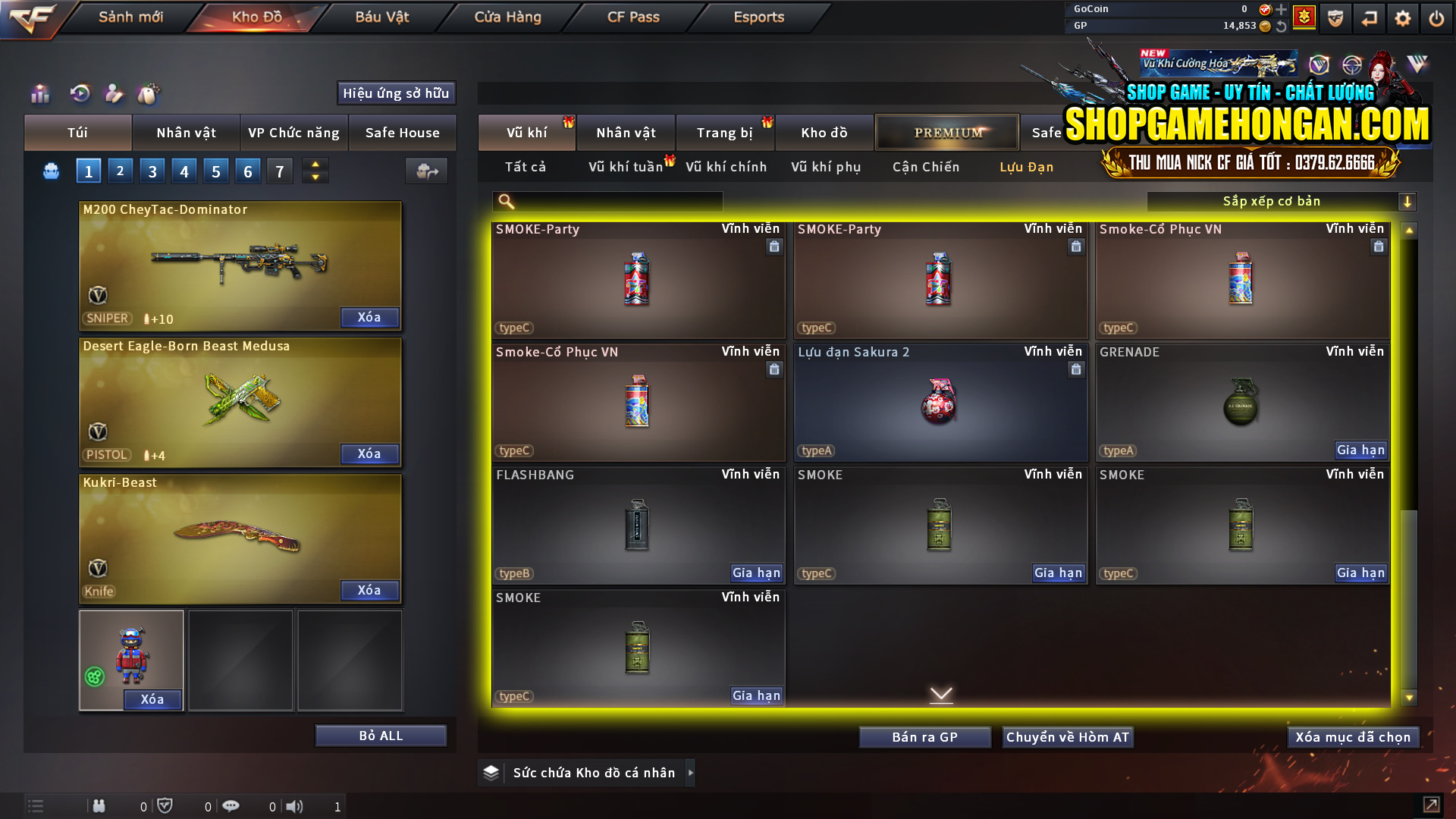Switch to the Lựu Đạn tab
This screenshot has width=1456, height=819.
click(x=1025, y=167)
